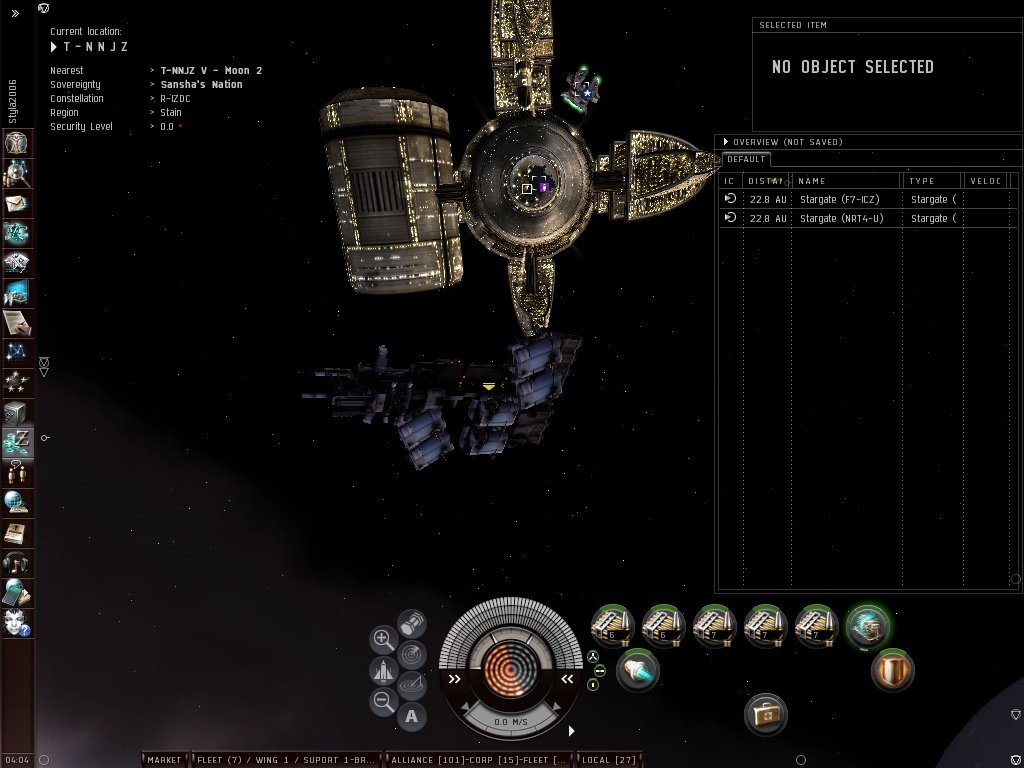Click the zoom-in magnifier button
This screenshot has height=768, width=1024.
[383, 638]
